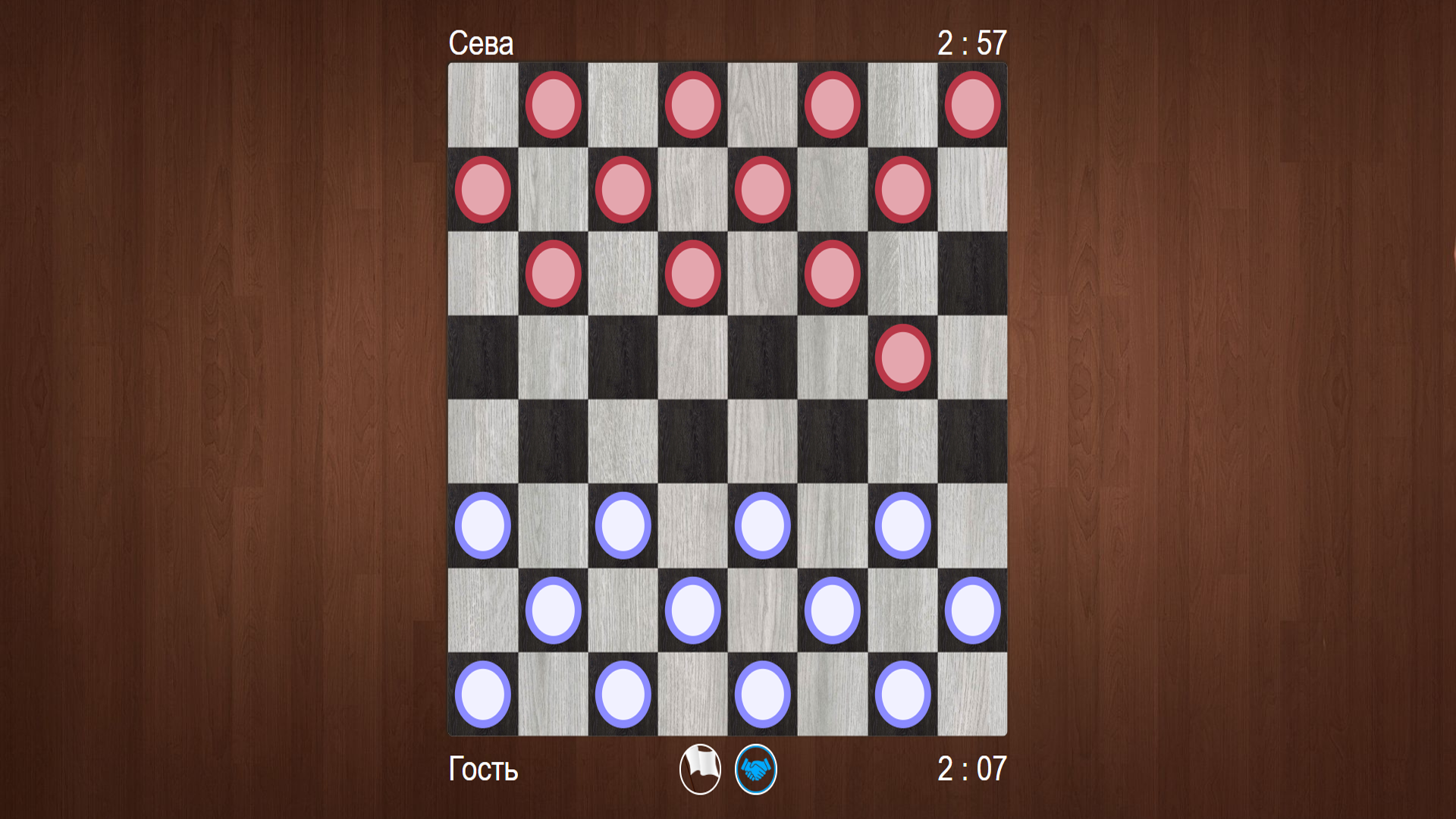Screen dimensions: 1456x819
Task: Click the red checker nearest the top-left corner
Action: tap(553, 104)
